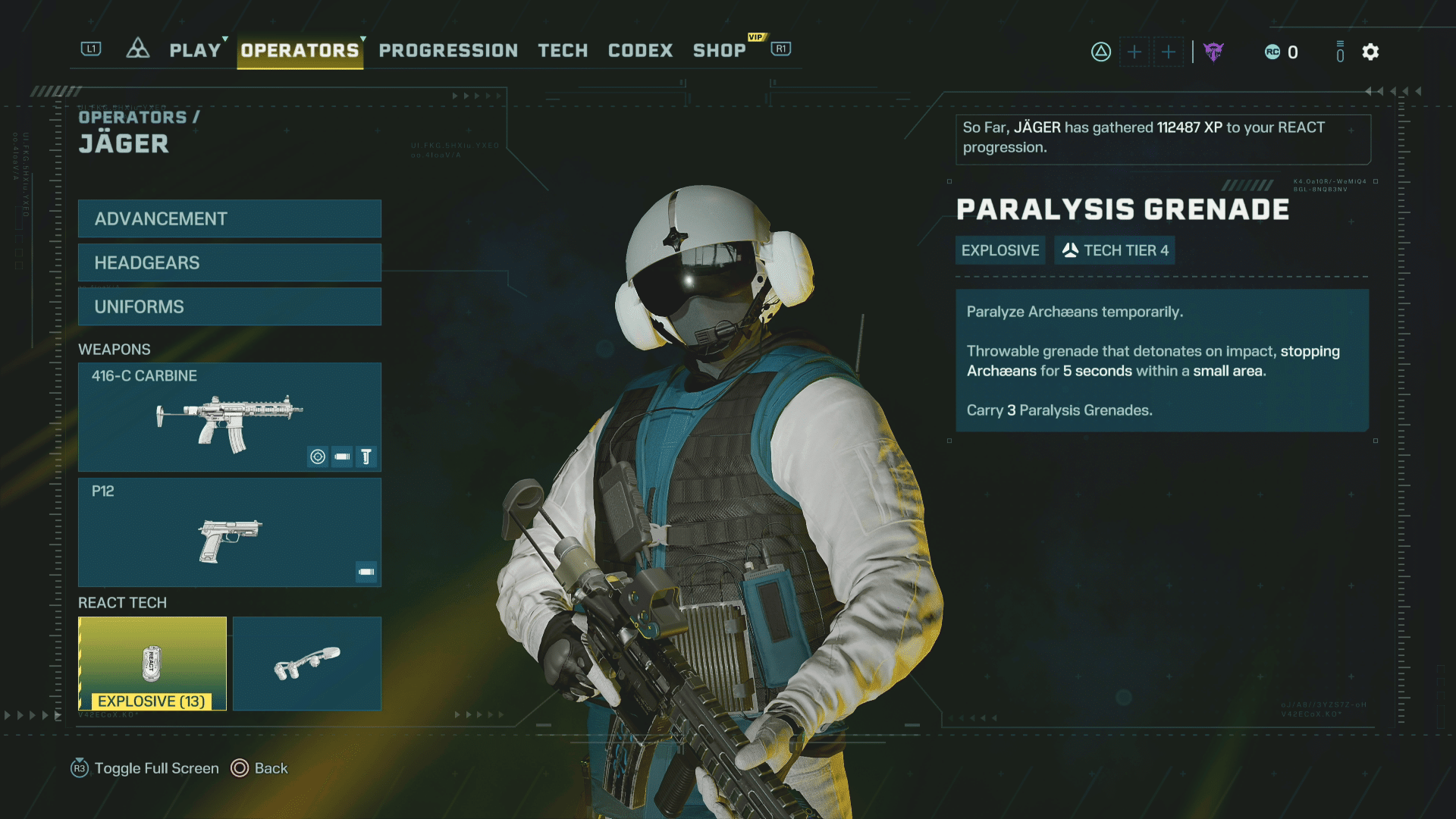Open the HEADGEARS section

229,262
